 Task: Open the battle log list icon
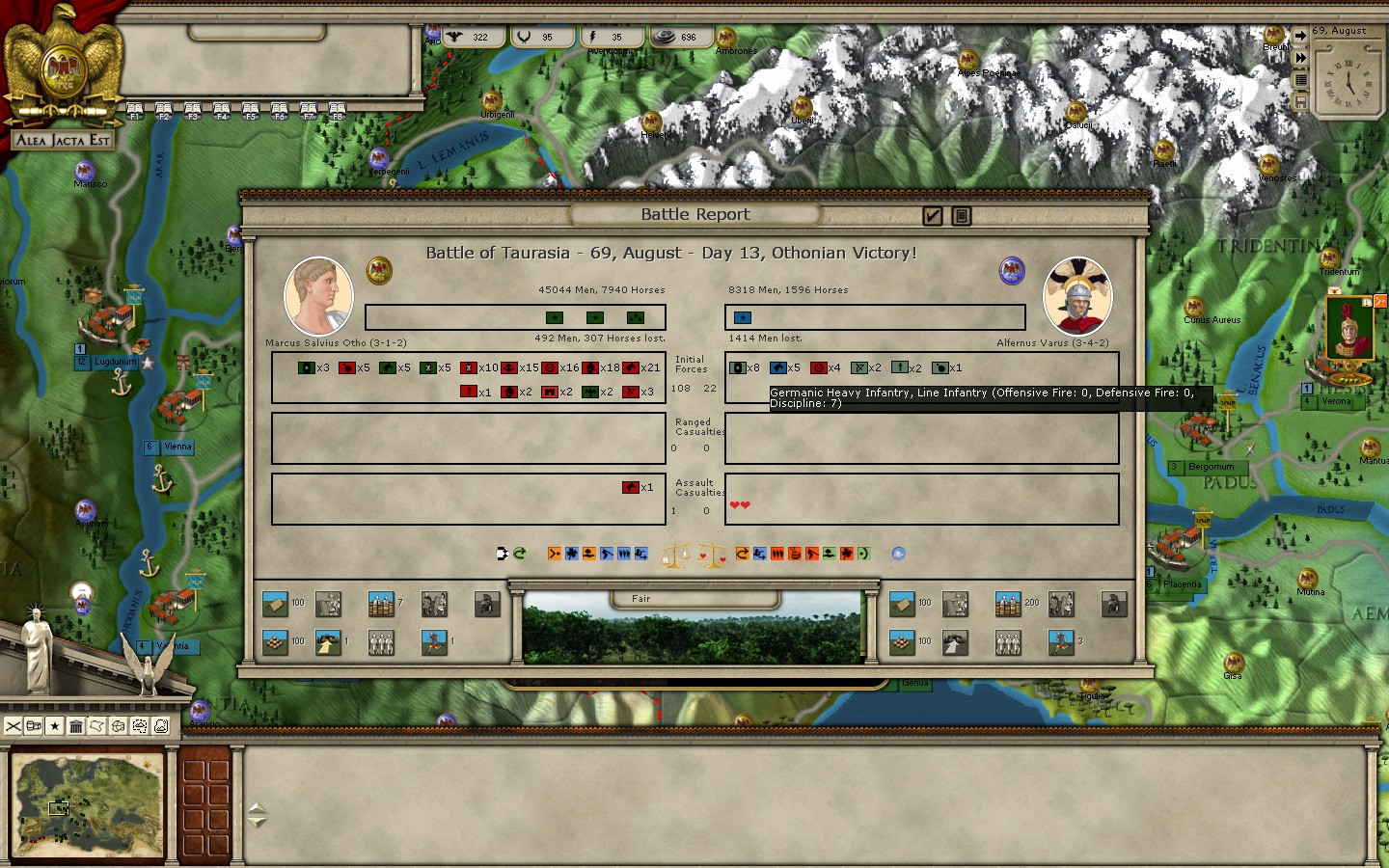961,216
